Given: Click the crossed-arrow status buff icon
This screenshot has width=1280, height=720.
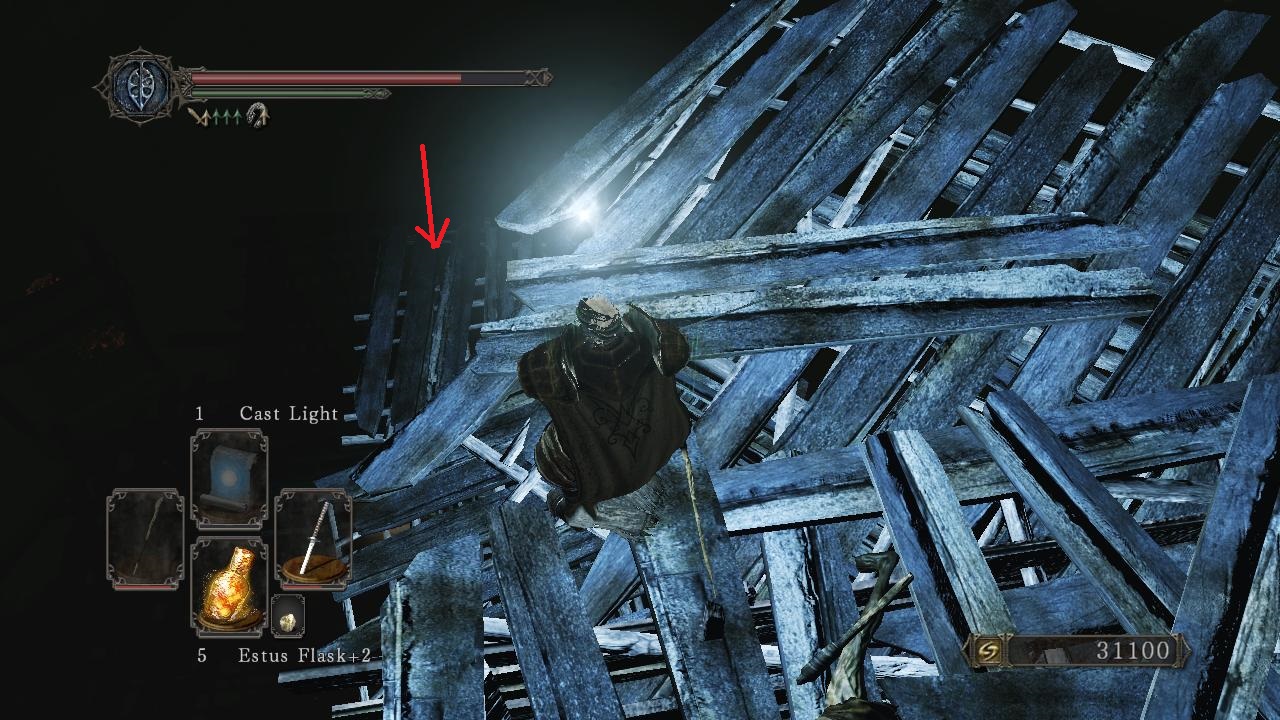Looking at the screenshot, I should pos(200,116).
